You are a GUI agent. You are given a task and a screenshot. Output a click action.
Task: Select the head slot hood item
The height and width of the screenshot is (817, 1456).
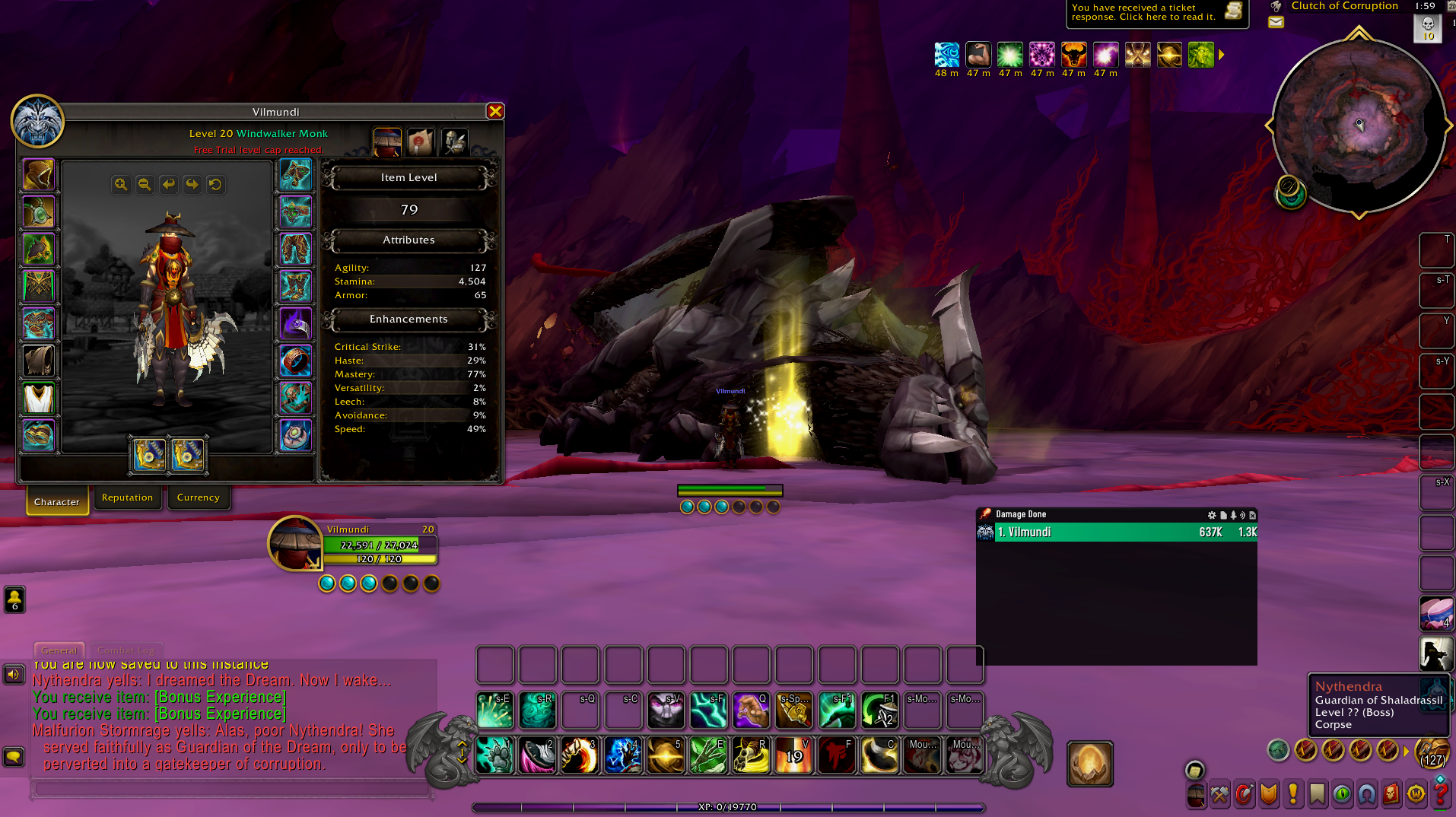(38, 175)
